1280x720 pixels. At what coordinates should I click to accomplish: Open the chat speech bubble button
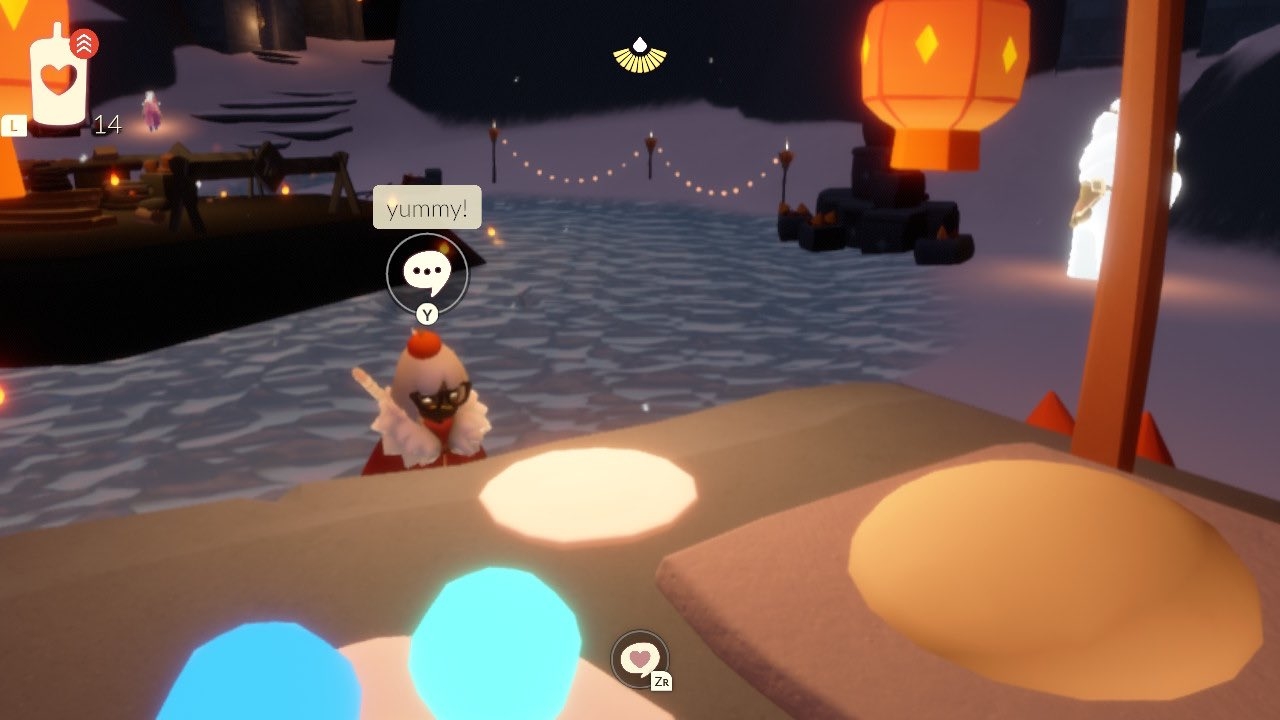(x=427, y=272)
